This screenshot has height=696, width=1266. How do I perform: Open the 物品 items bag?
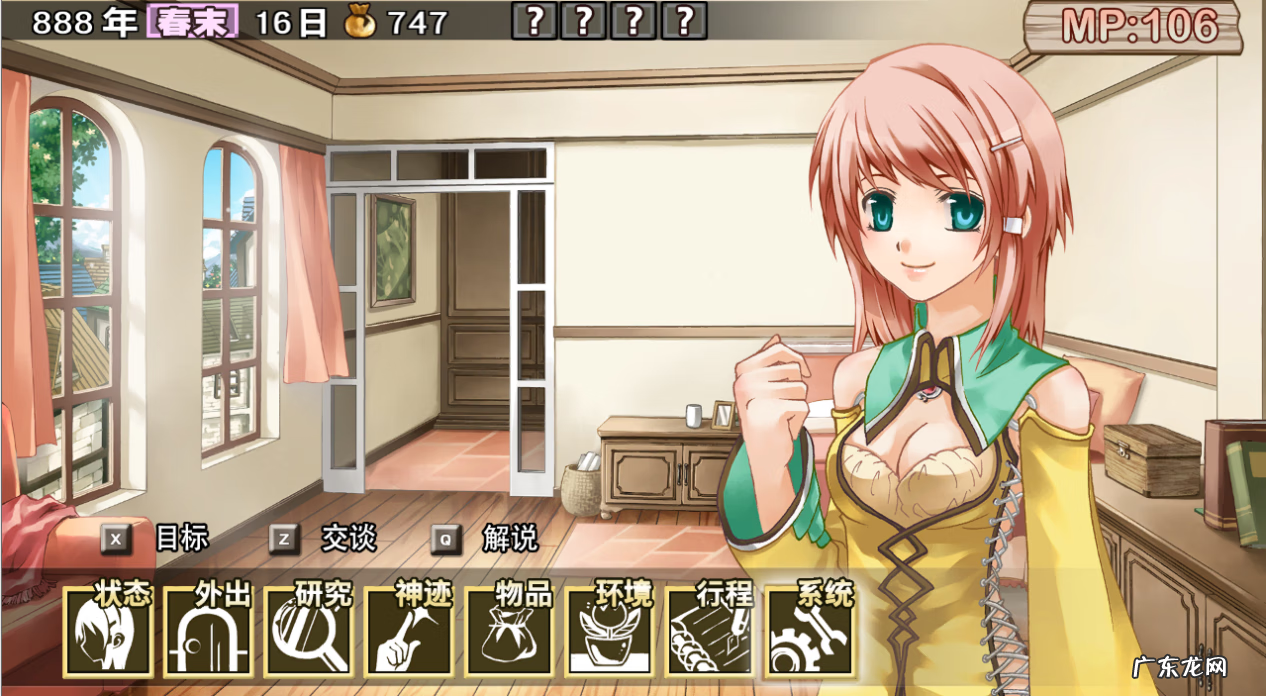(x=509, y=632)
